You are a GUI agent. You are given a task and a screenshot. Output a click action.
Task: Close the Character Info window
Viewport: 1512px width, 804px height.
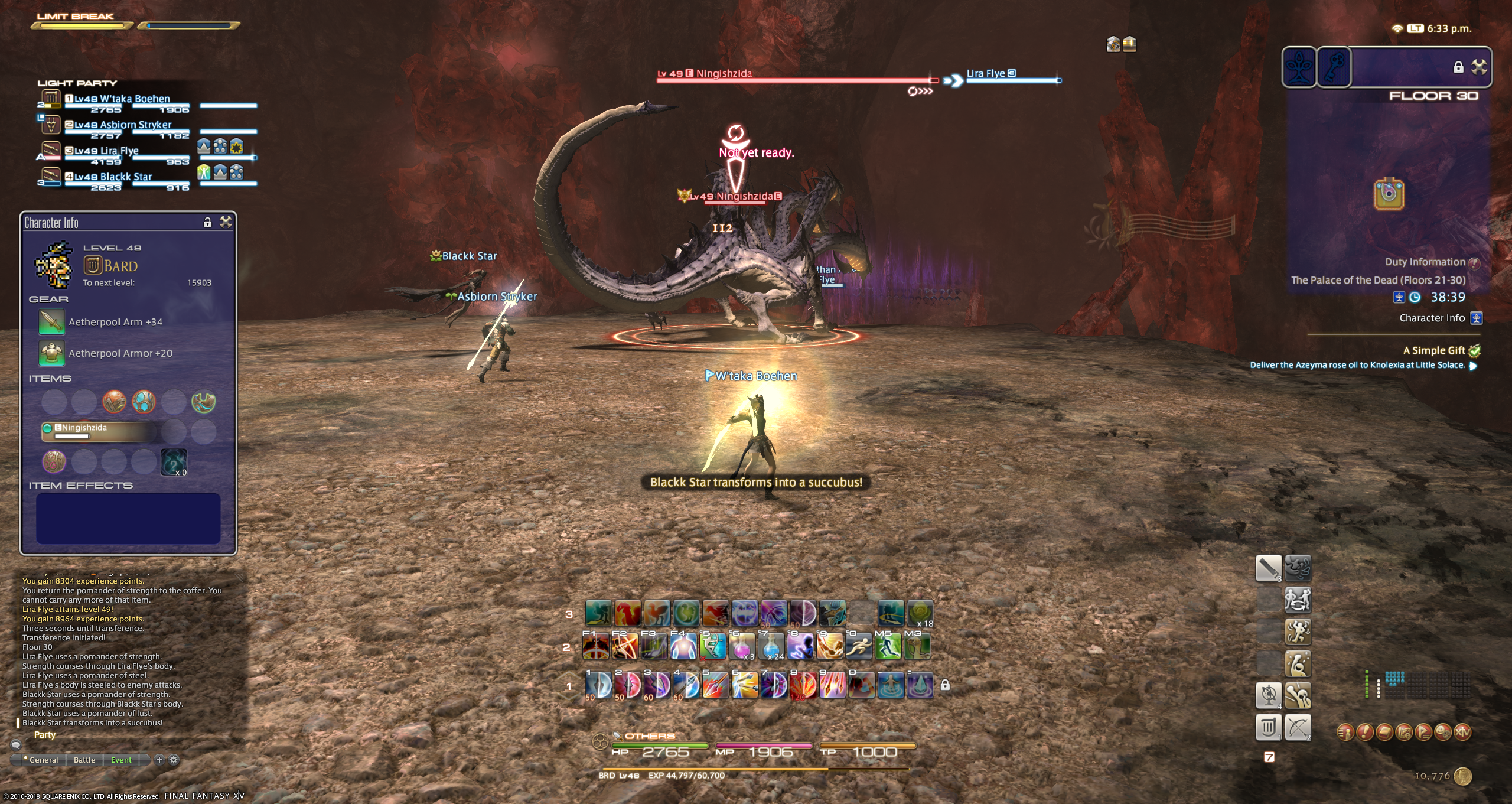click(x=226, y=222)
